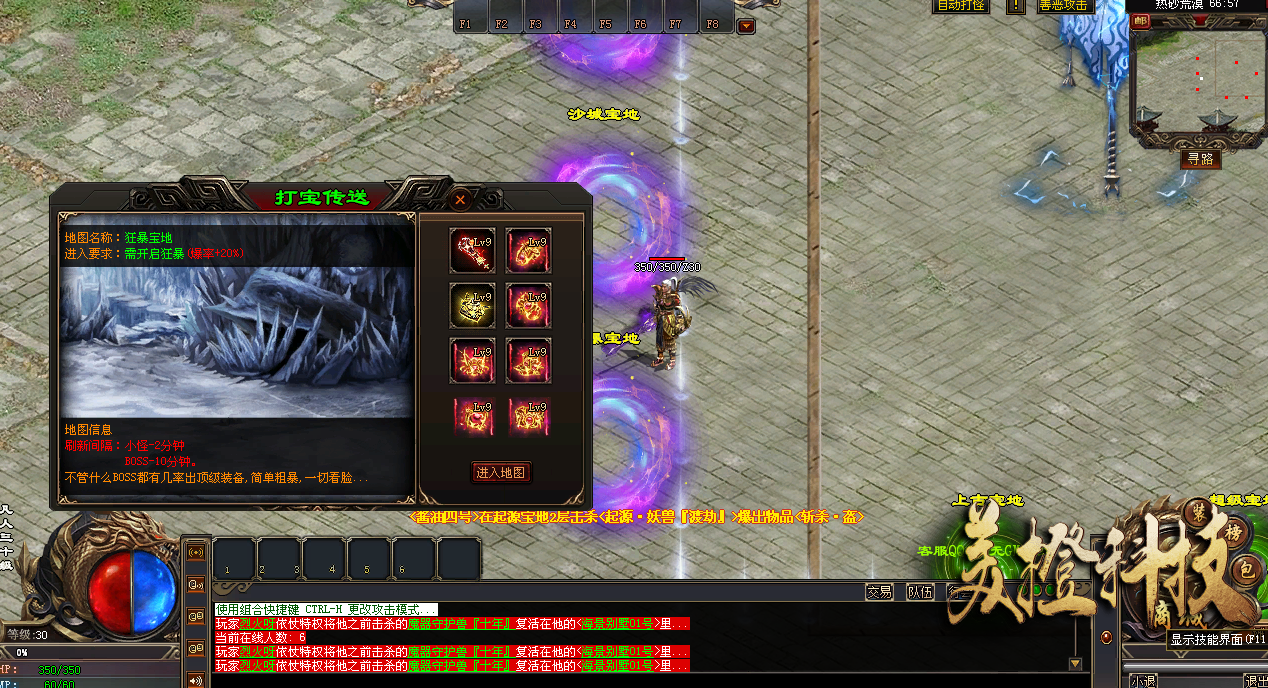Click the 小退 logout button
The height and width of the screenshot is (688, 1268).
pos(1143,681)
